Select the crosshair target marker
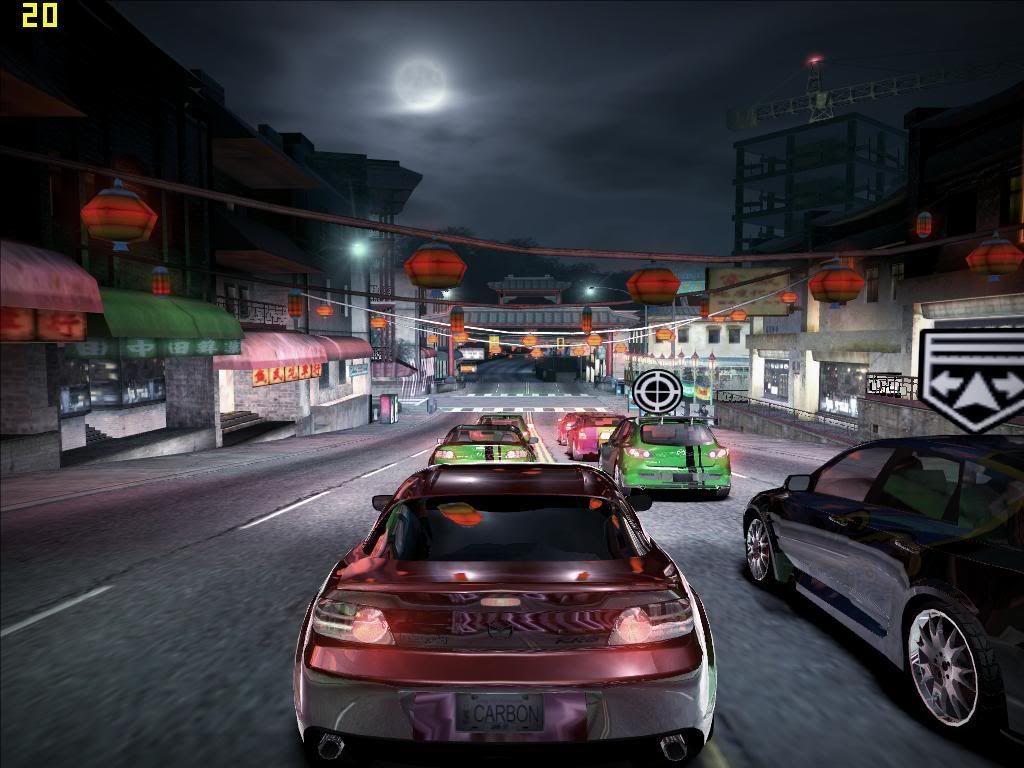This screenshot has height=768, width=1024. point(657,391)
